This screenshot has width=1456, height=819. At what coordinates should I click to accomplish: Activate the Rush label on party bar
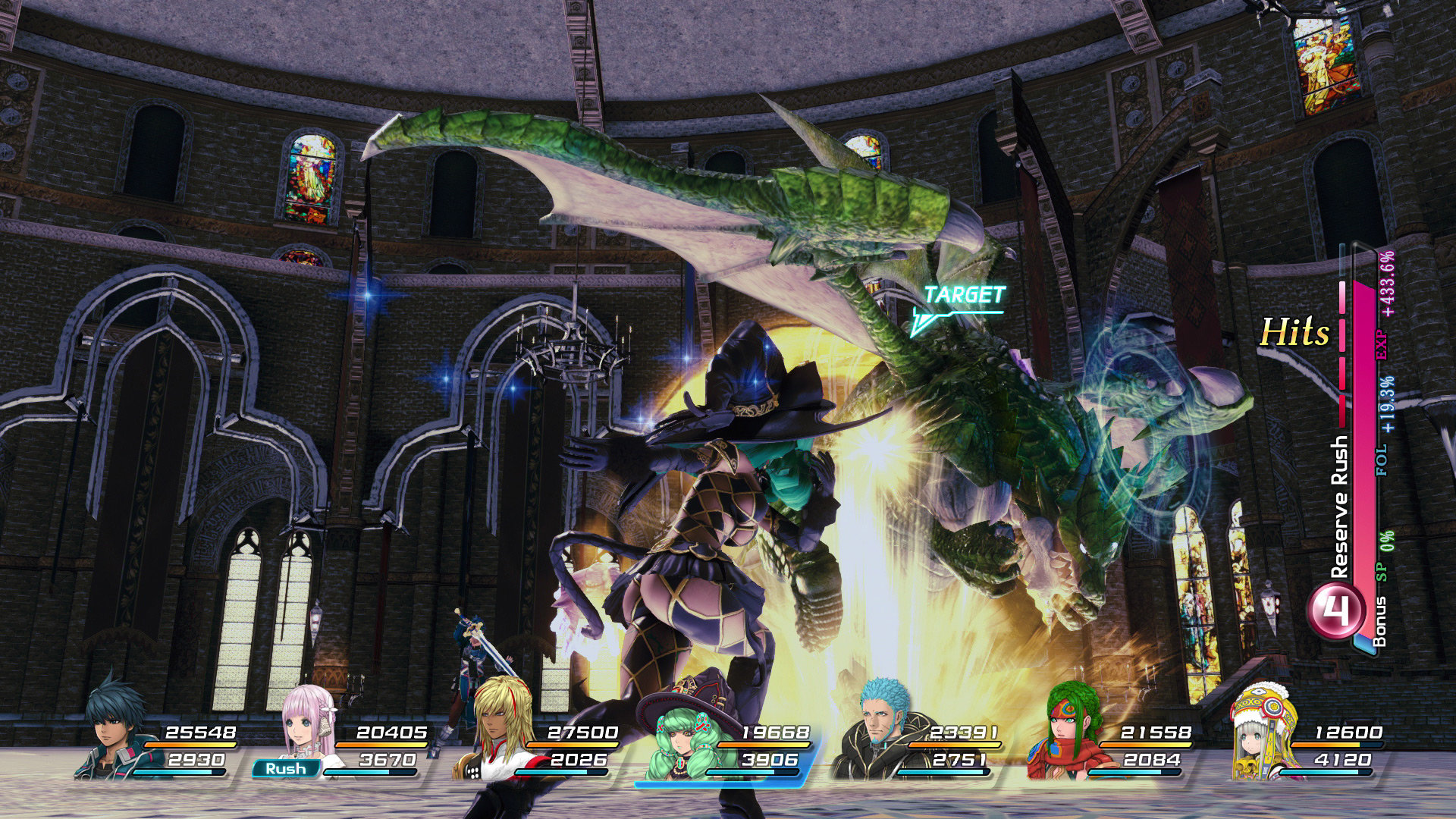click(x=286, y=769)
